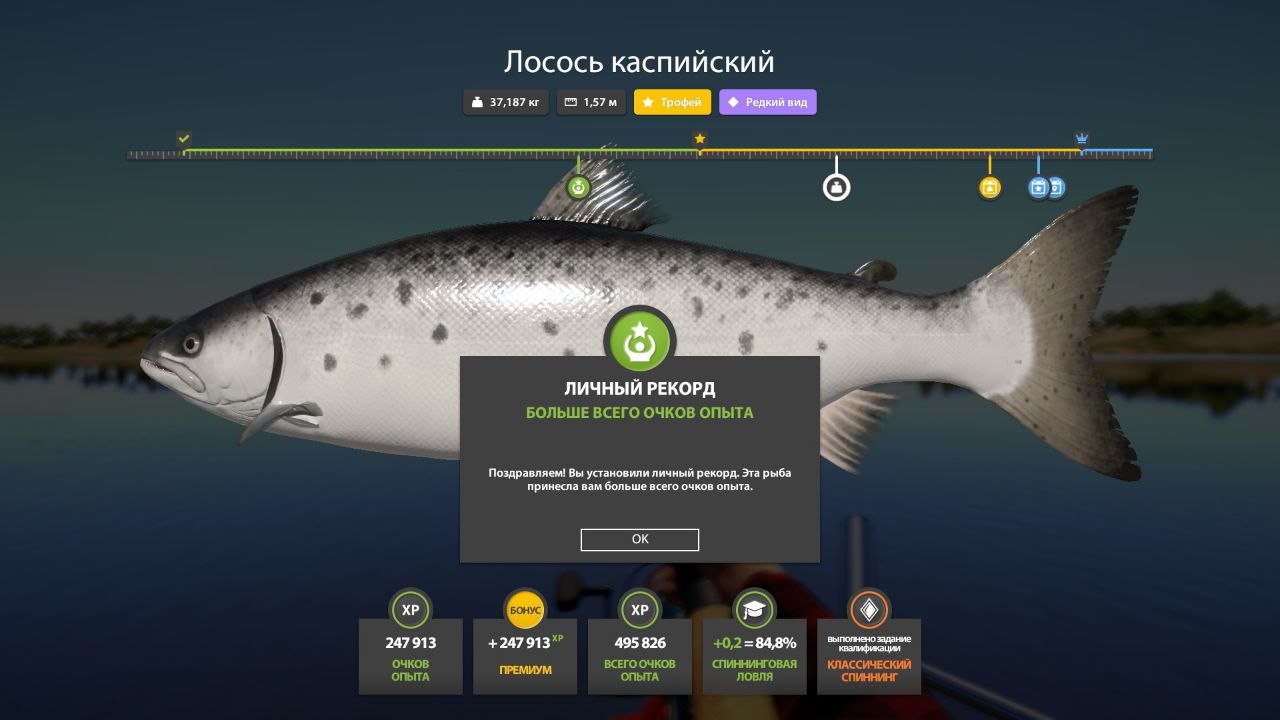Viewport: 1280px width, 720px height.
Task: Select the purple Редкий вид badge
Action: click(767, 102)
